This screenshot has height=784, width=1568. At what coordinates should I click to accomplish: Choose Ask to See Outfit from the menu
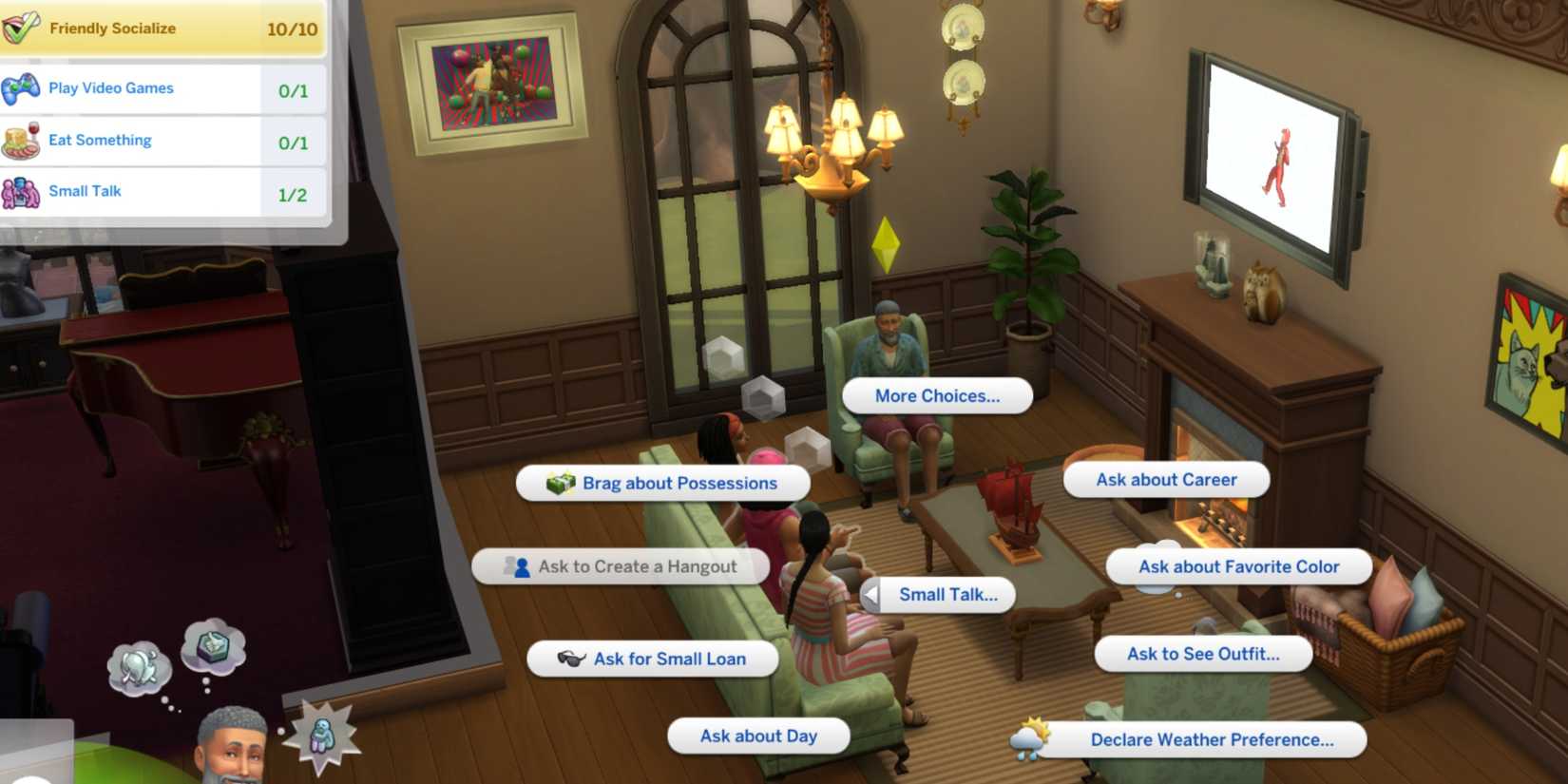[x=1202, y=654]
